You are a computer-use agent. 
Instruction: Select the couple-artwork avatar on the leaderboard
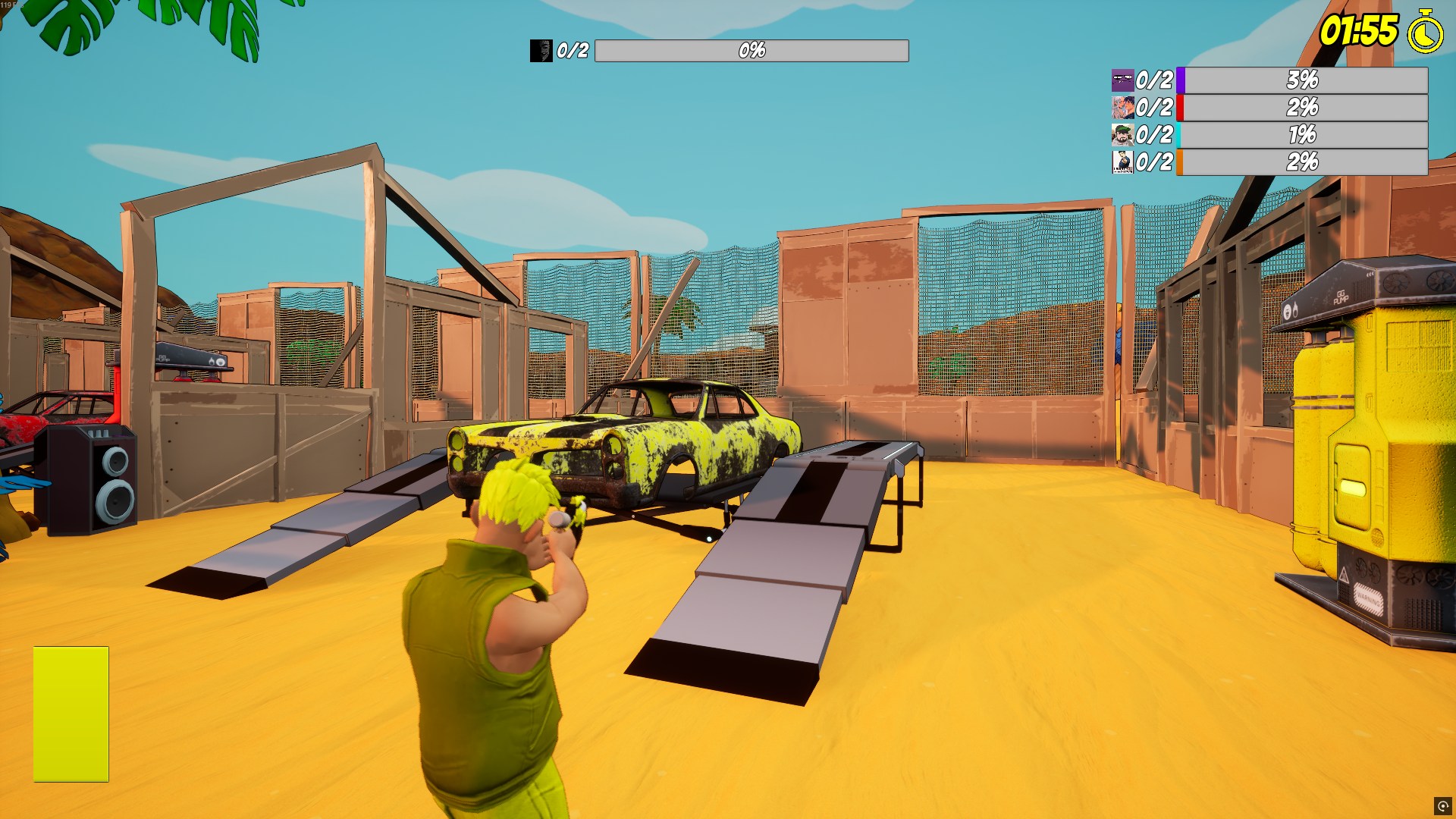click(x=1122, y=107)
